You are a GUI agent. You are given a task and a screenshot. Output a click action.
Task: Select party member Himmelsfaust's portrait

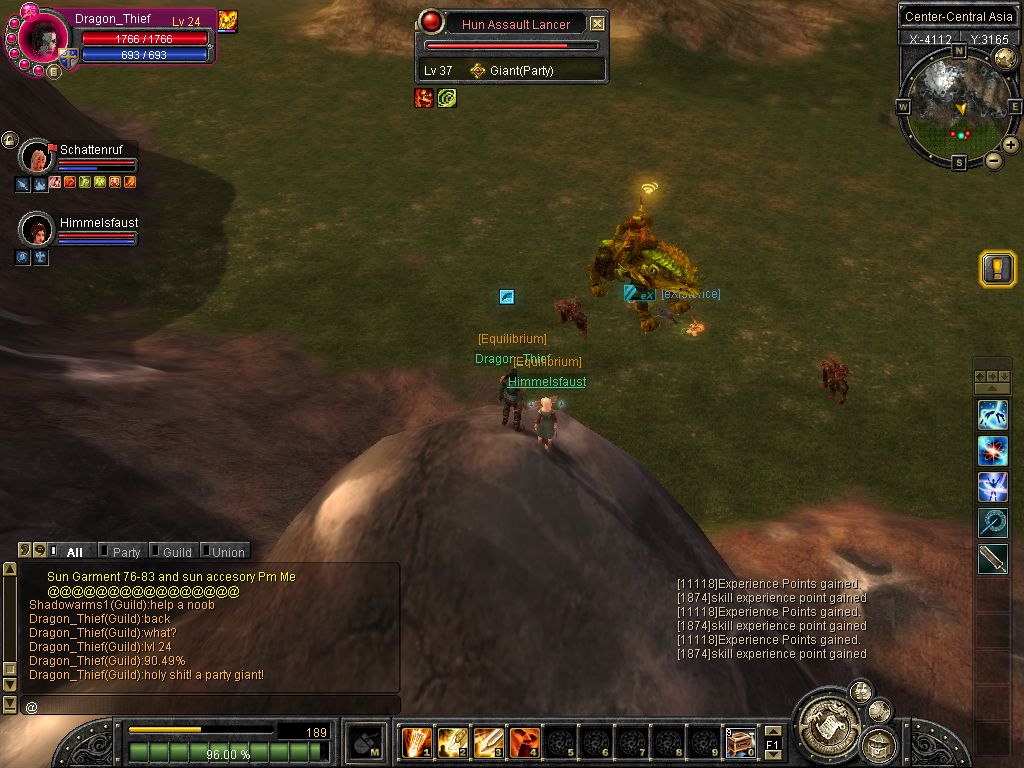tap(37, 230)
